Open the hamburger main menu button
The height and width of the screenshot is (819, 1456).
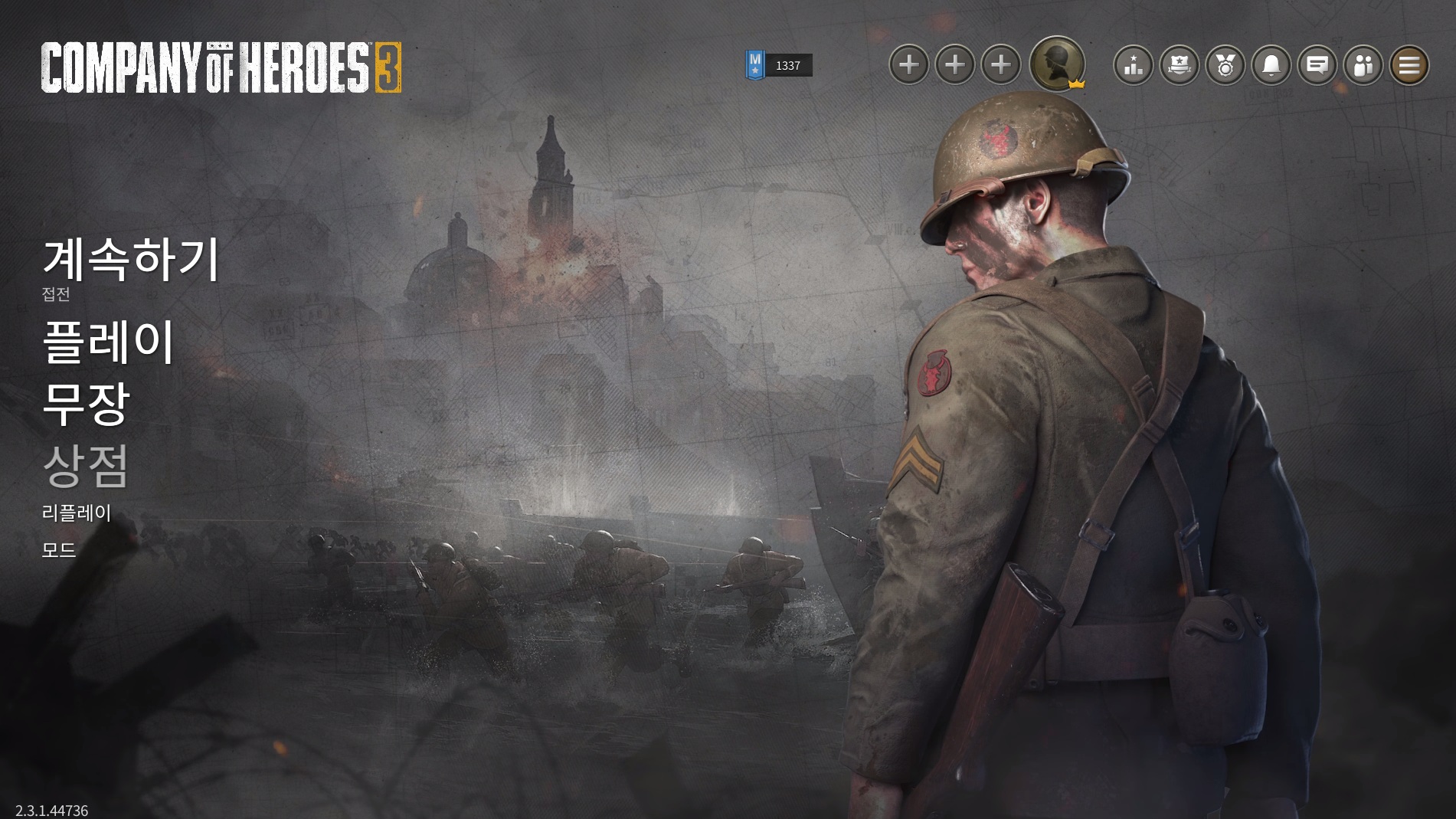click(x=1409, y=65)
